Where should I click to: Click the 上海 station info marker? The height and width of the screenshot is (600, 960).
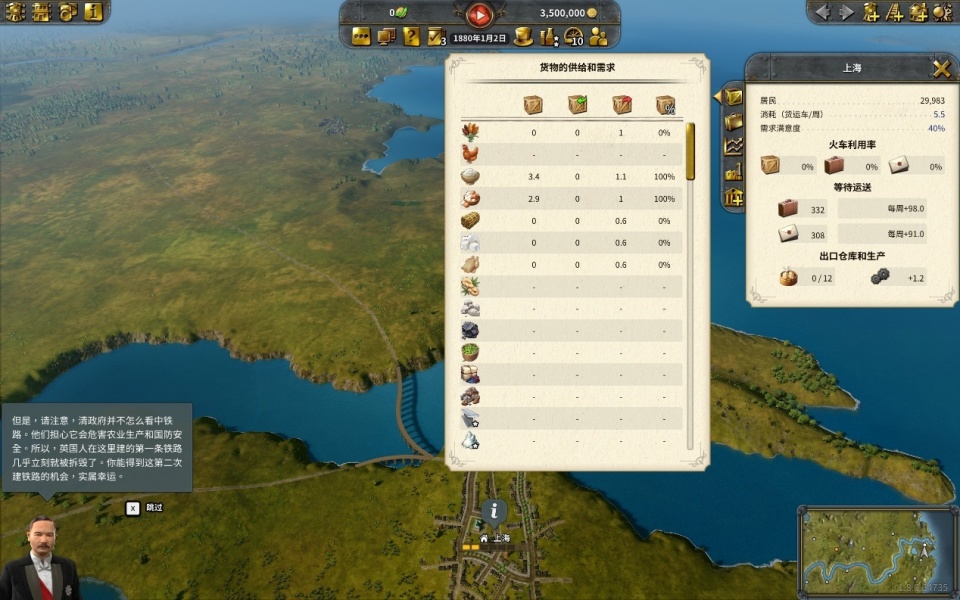pos(494,511)
